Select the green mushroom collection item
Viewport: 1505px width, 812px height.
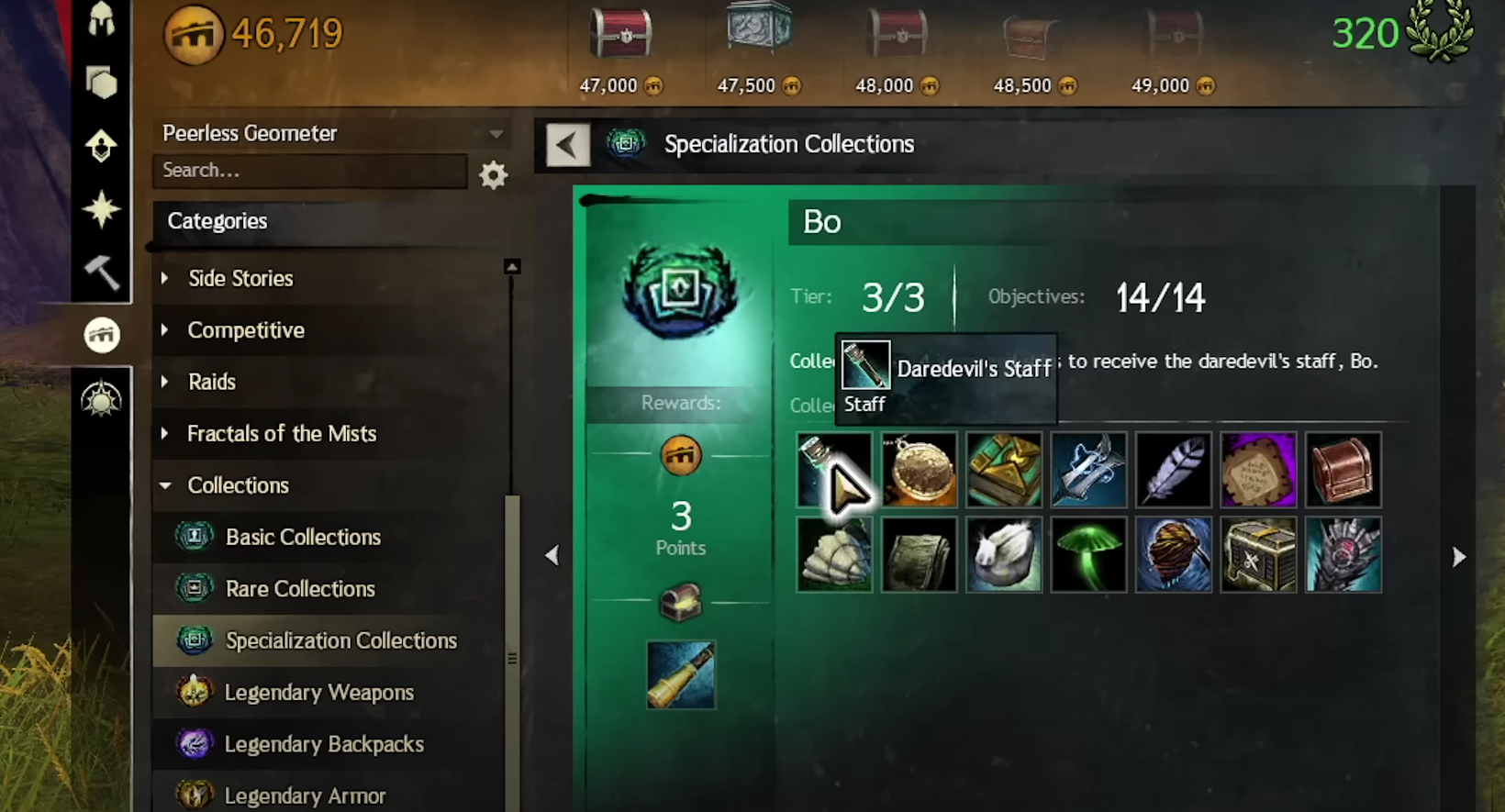[1088, 554]
